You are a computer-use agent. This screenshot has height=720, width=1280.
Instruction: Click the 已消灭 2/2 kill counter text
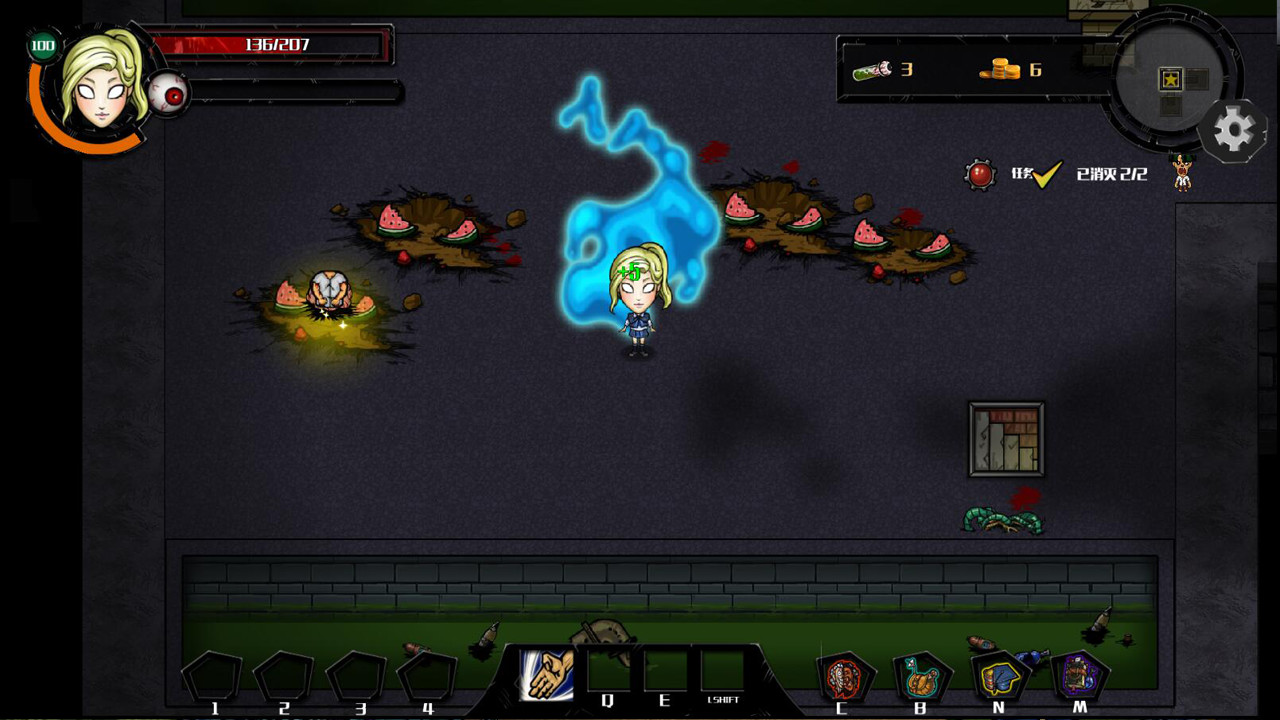(1110, 173)
